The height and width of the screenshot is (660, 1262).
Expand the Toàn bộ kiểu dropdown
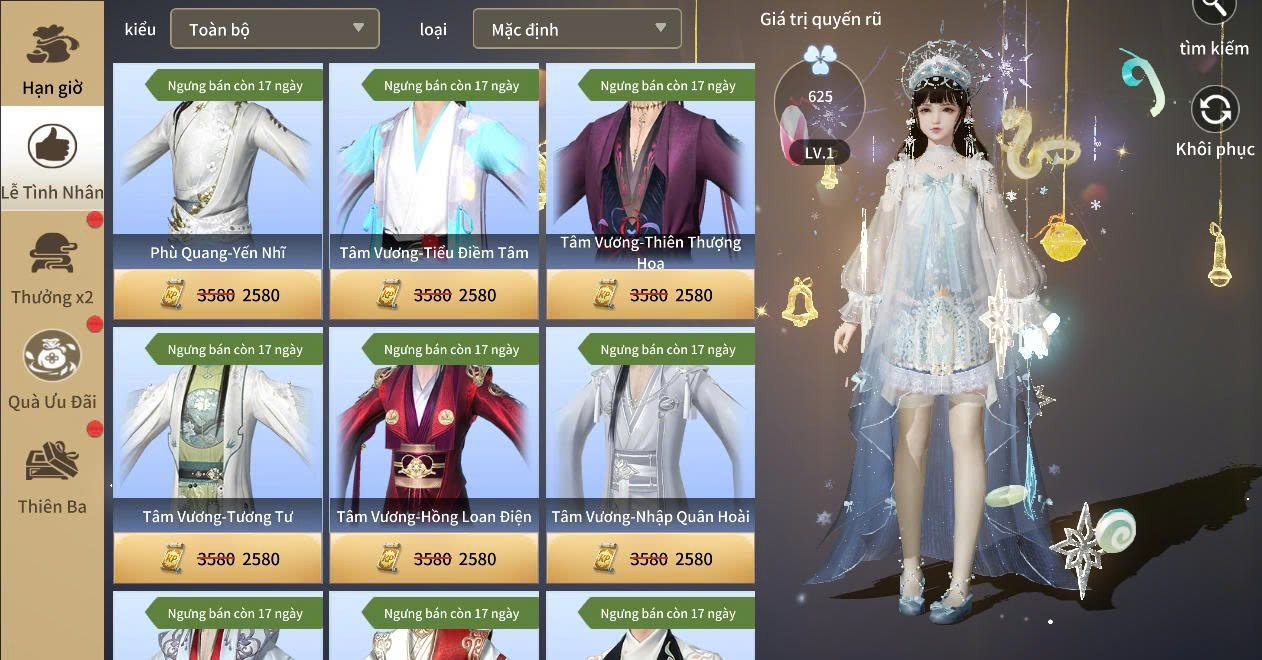click(x=275, y=29)
